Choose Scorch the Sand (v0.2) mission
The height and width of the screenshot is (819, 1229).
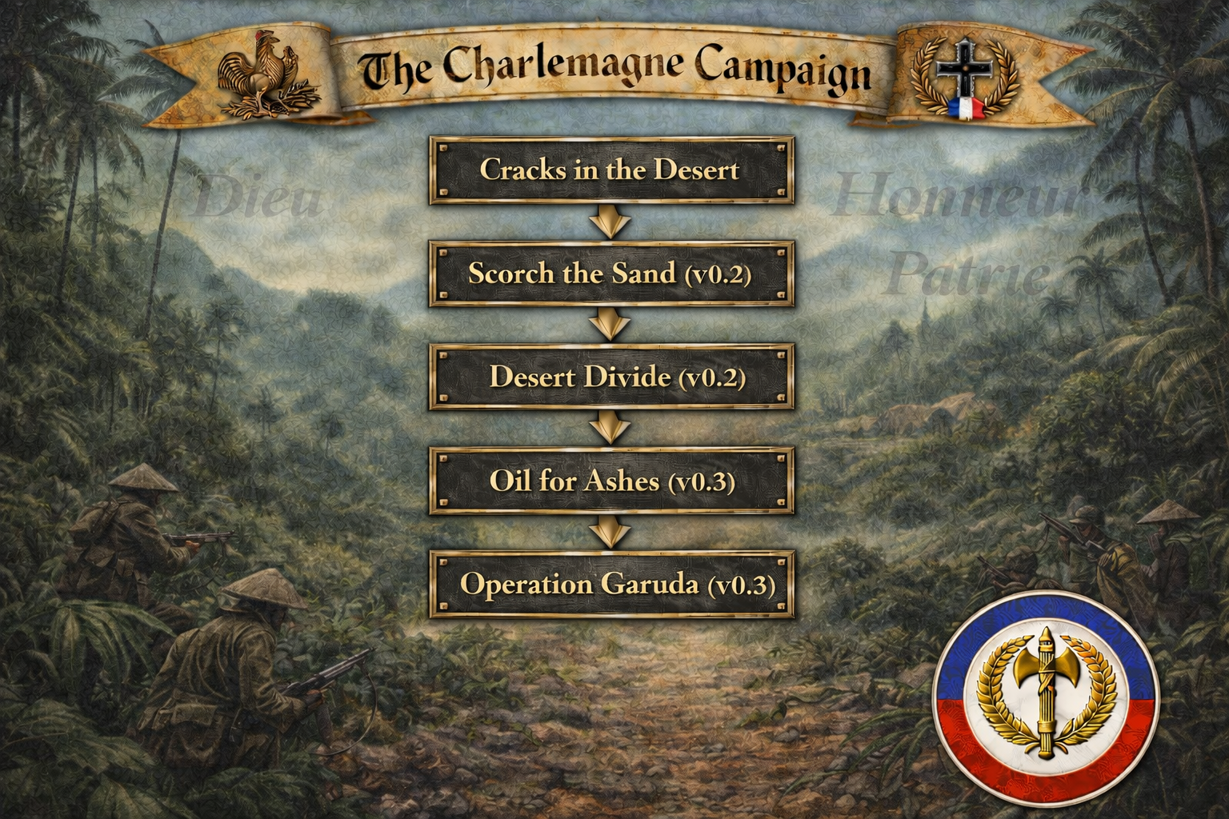[x=611, y=273]
